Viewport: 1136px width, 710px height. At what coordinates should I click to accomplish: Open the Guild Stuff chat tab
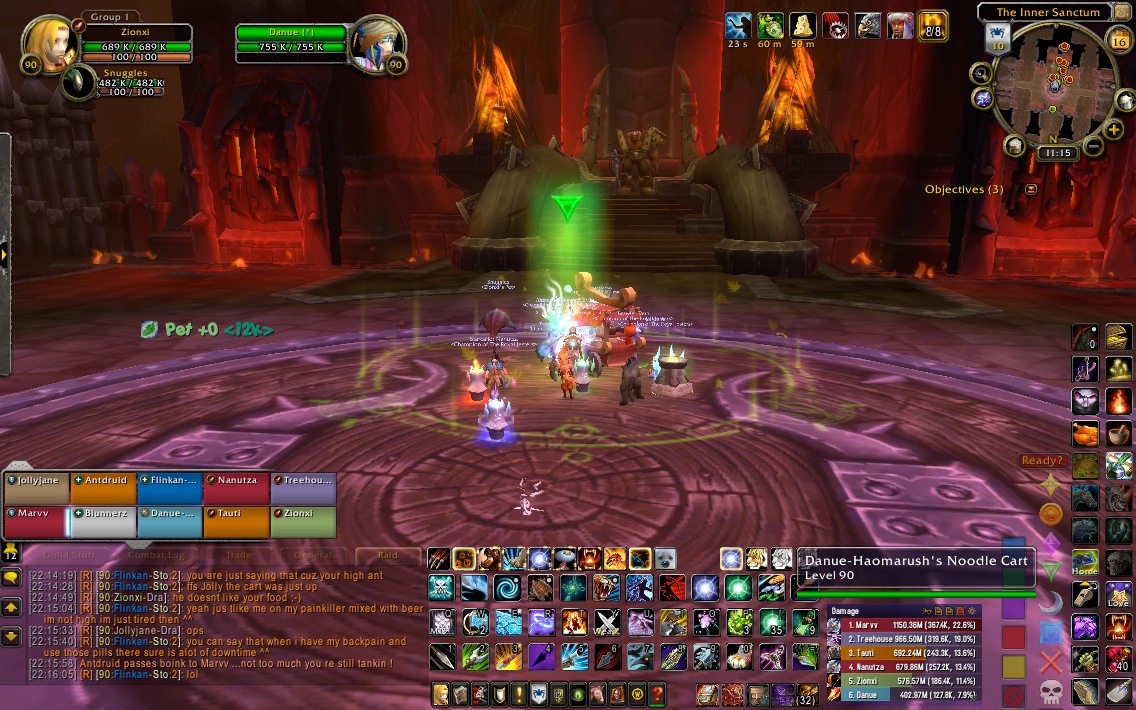coord(69,555)
